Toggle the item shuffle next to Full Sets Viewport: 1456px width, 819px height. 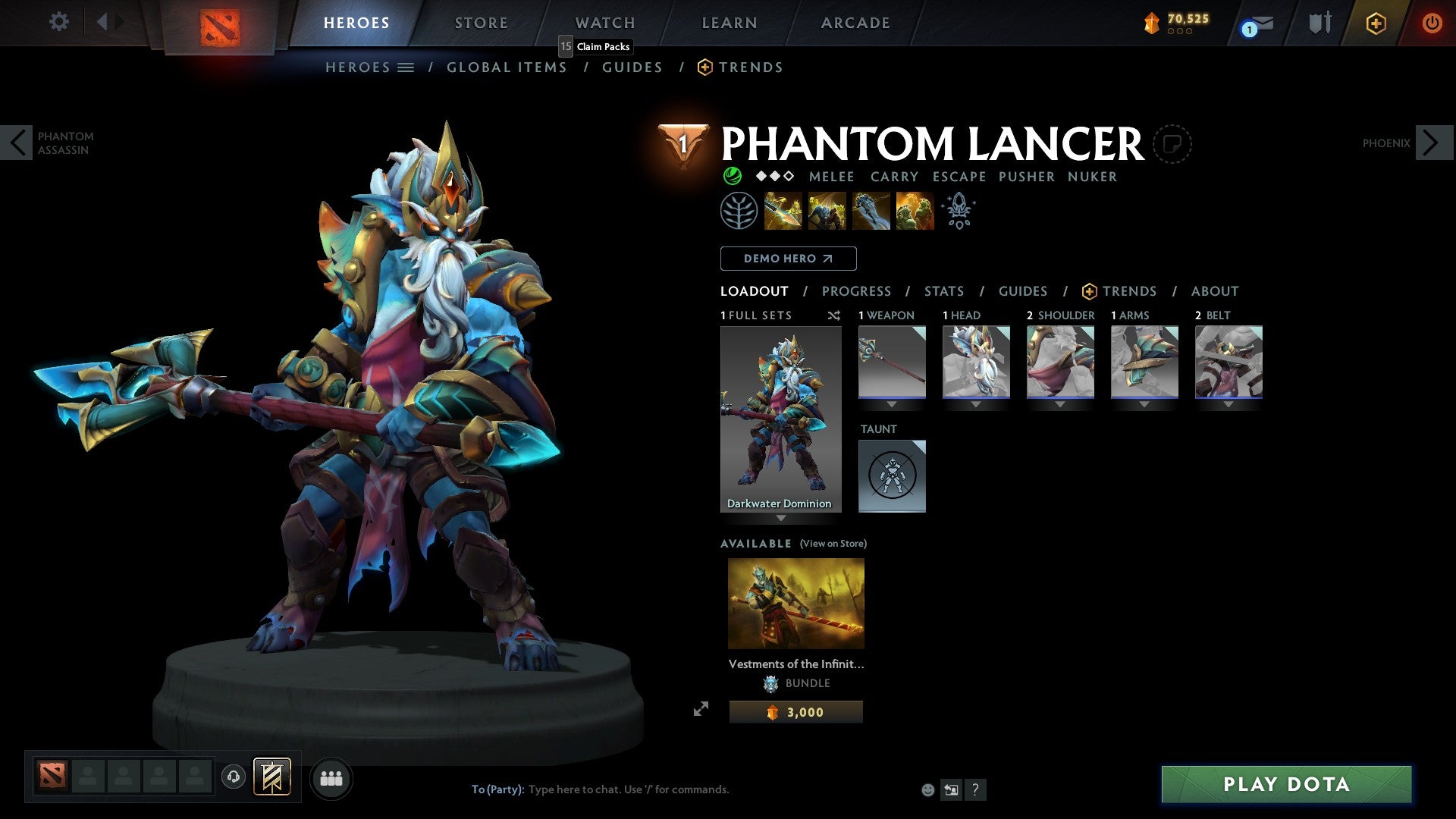pos(834,315)
